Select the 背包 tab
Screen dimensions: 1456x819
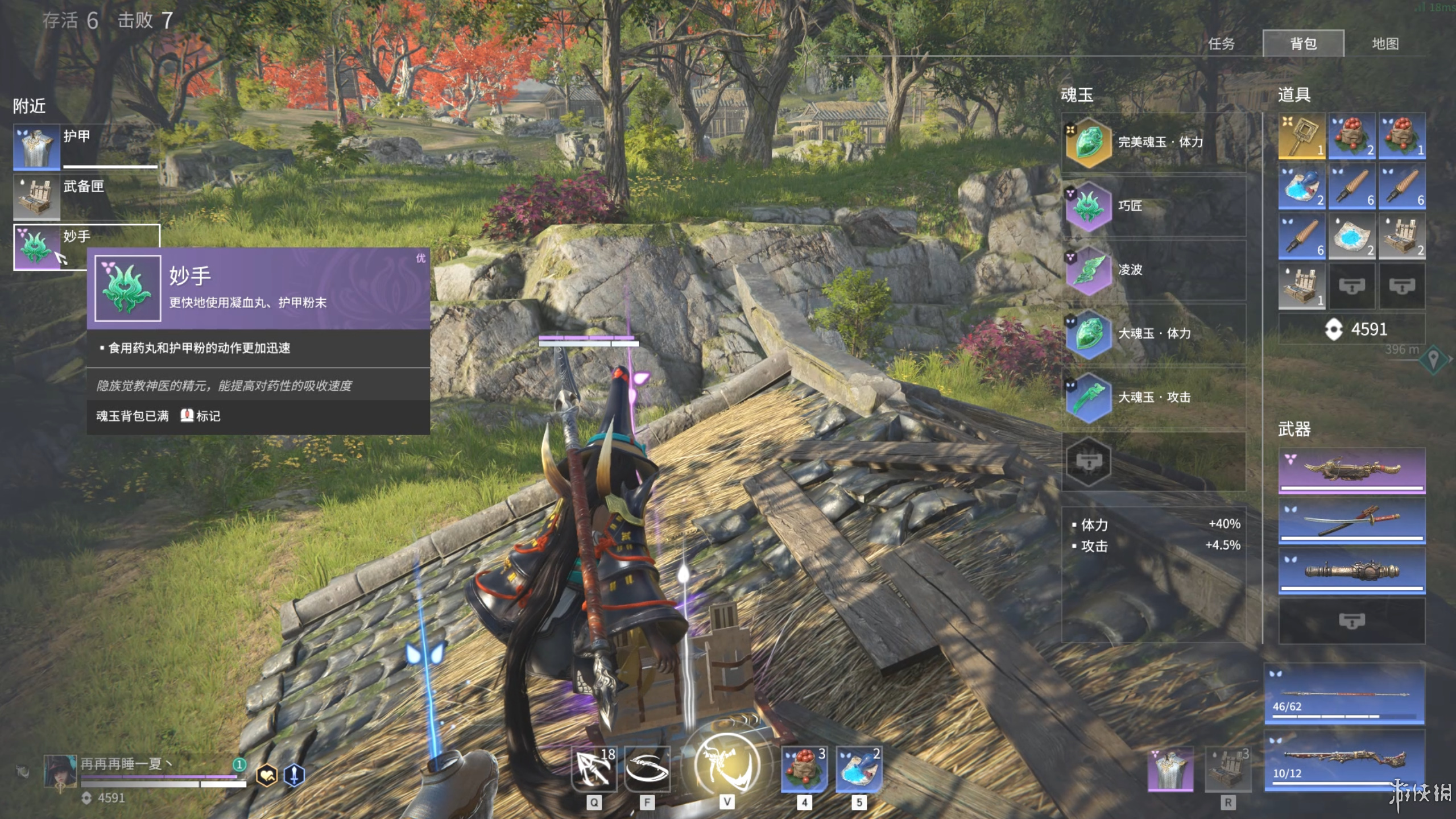click(x=1303, y=44)
